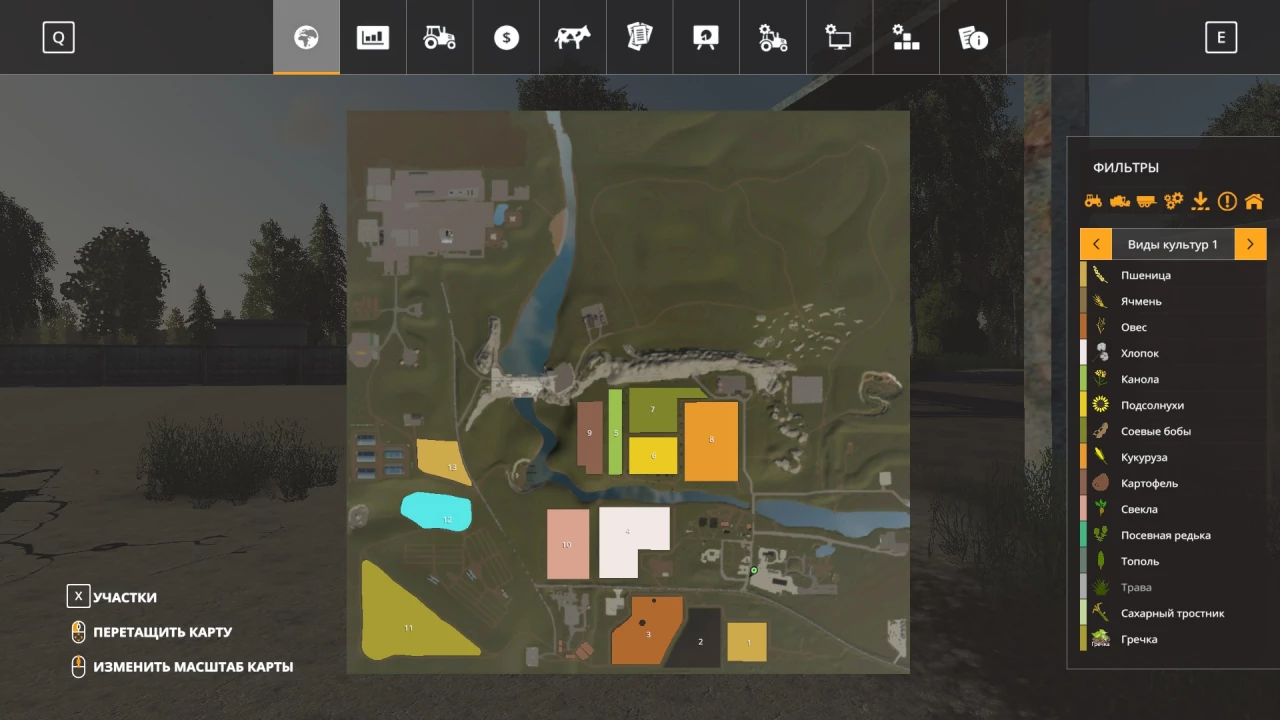The height and width of the screenshot is (720, 1280).
Task: Open the Help info icon at top right
Action: pos(972,37)
